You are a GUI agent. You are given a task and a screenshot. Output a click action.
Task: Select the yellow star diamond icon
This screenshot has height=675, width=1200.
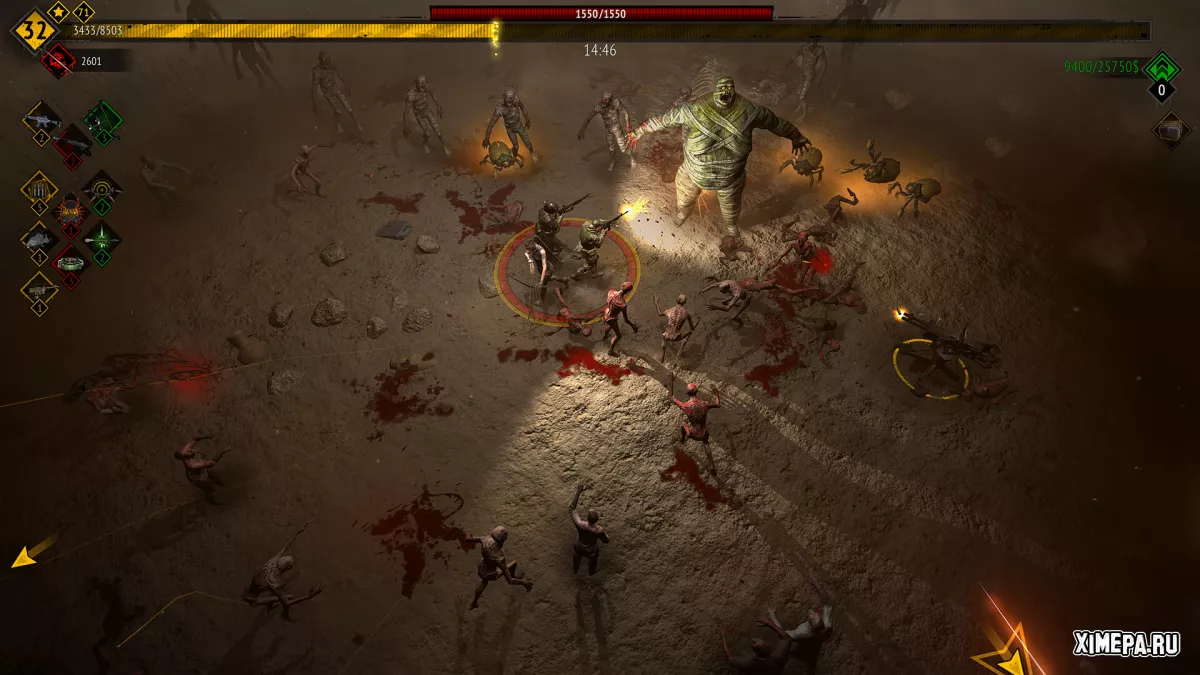point(59,13)
